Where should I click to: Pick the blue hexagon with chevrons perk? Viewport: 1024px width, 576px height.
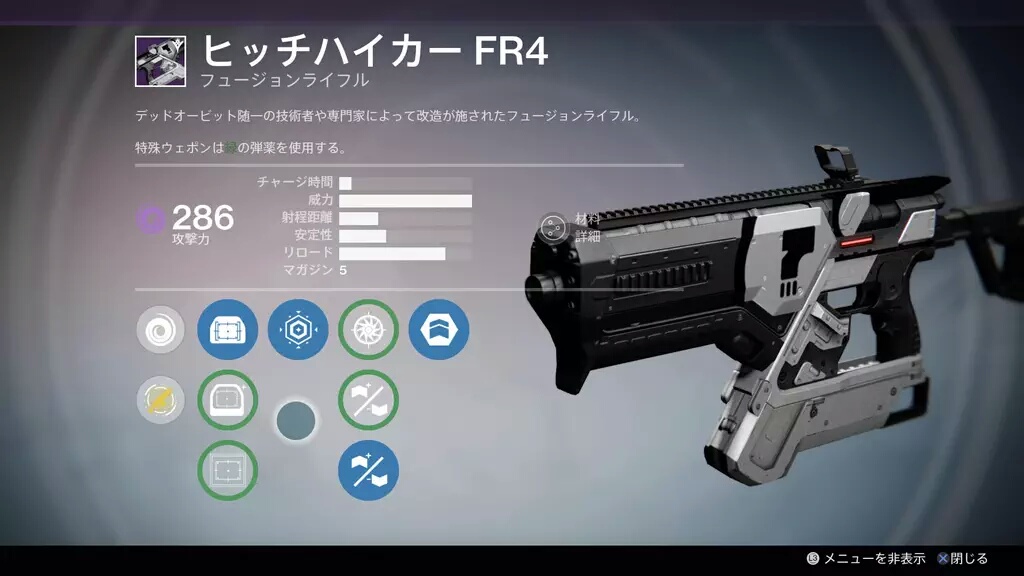(438, 330)
